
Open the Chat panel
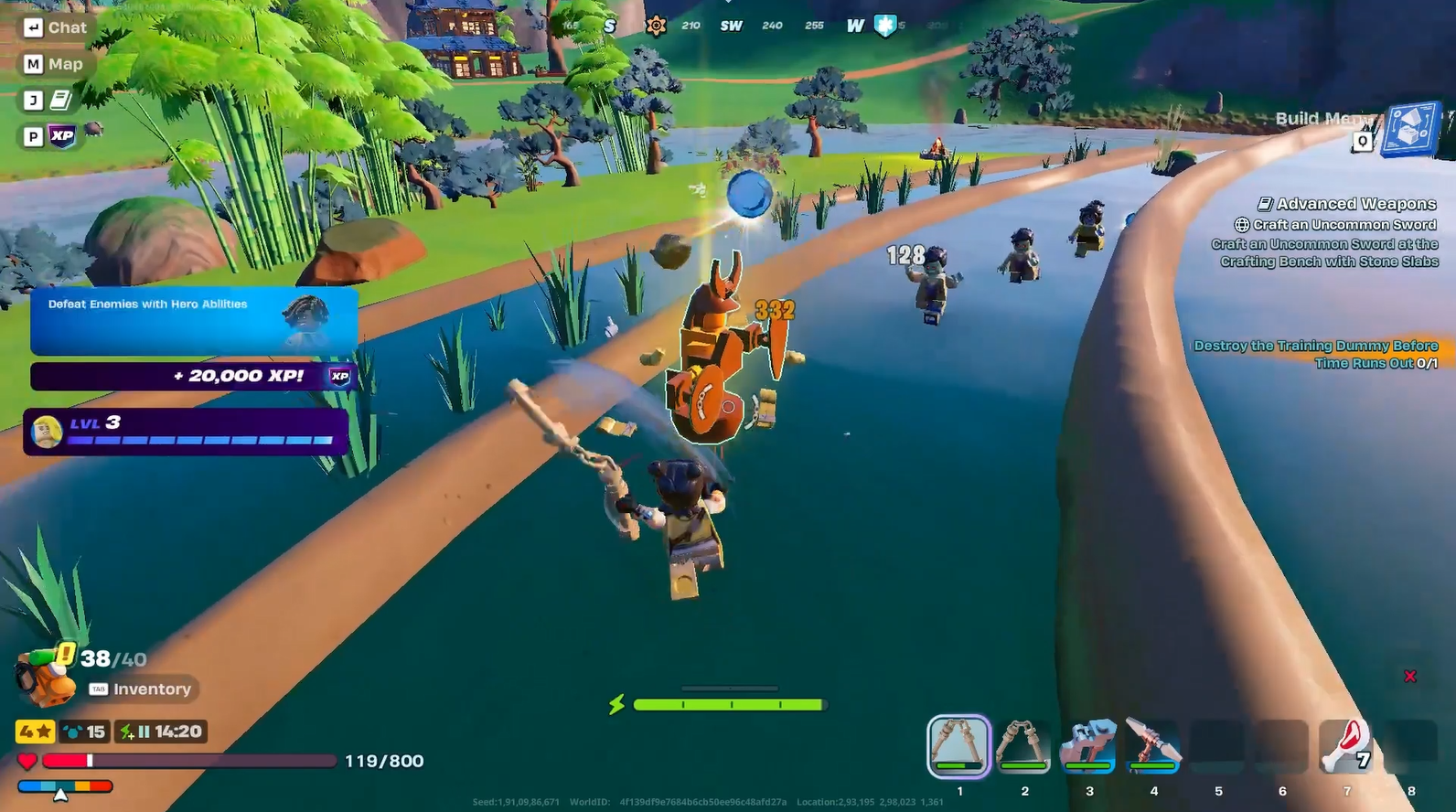coord(57,27)
